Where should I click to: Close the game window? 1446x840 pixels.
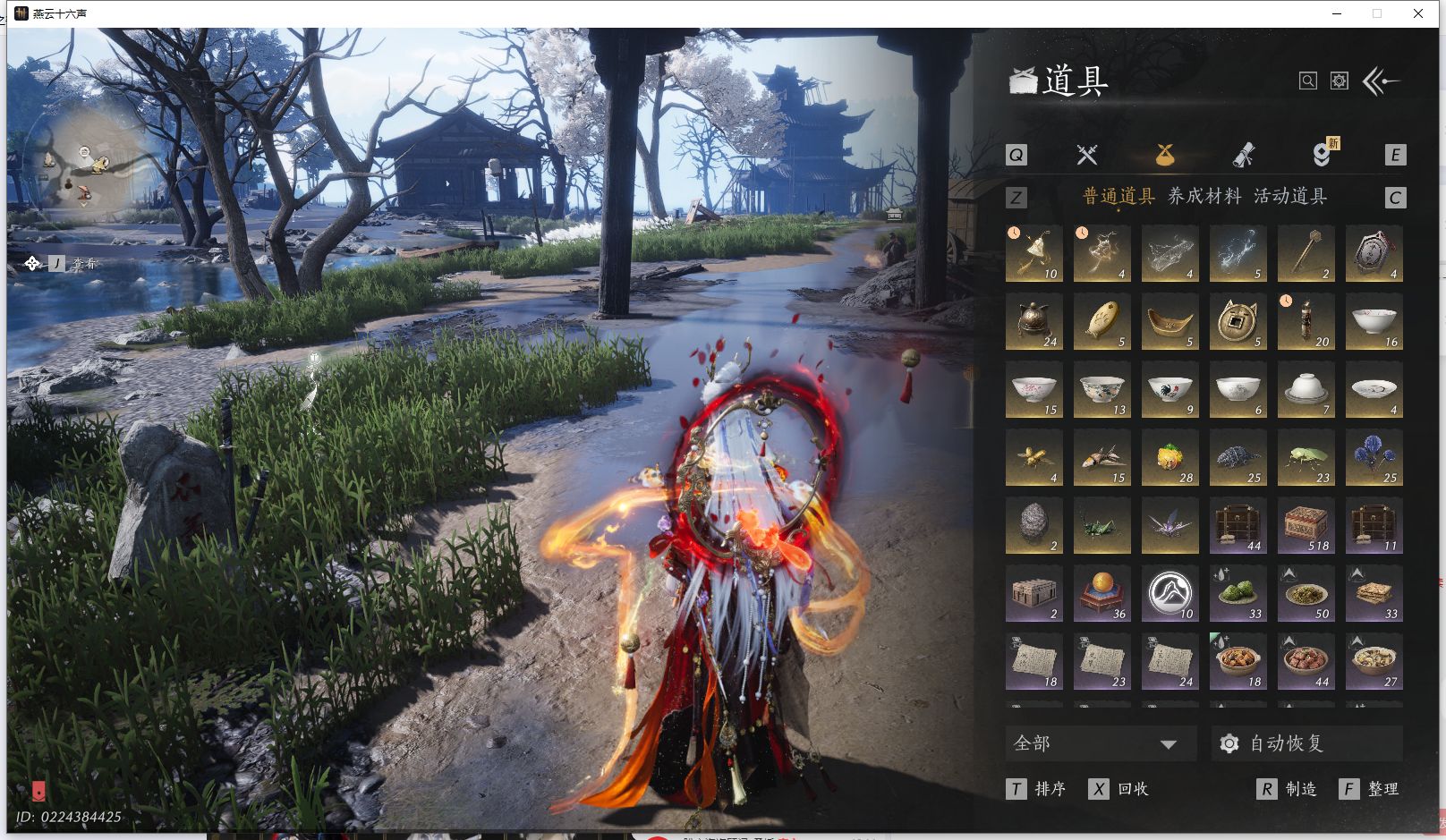(x=1418, y=13)
